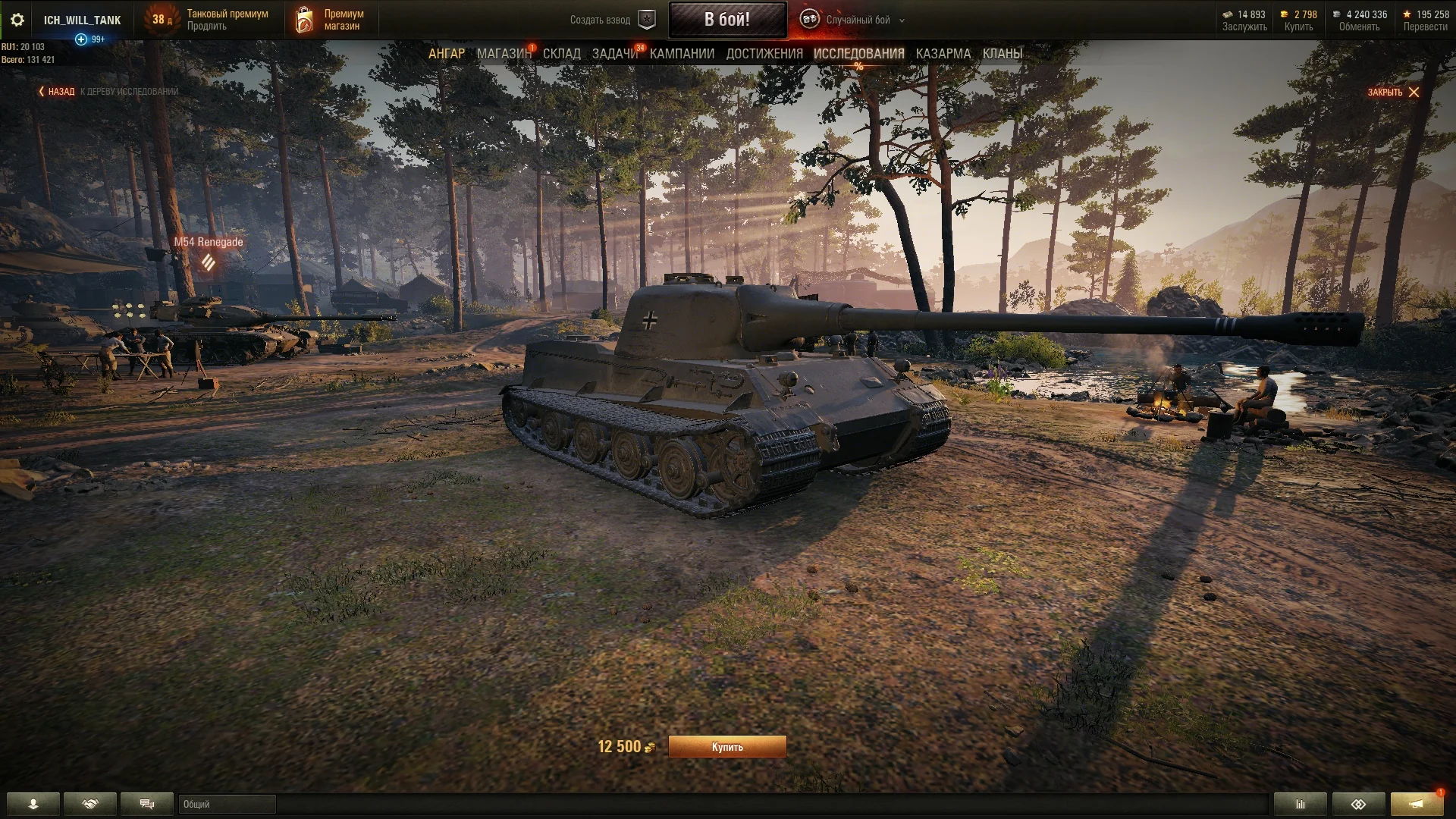This screenshot has height=819, width=1456.
Task: Go to the Казарма tab
Action: tap(943, 54)
